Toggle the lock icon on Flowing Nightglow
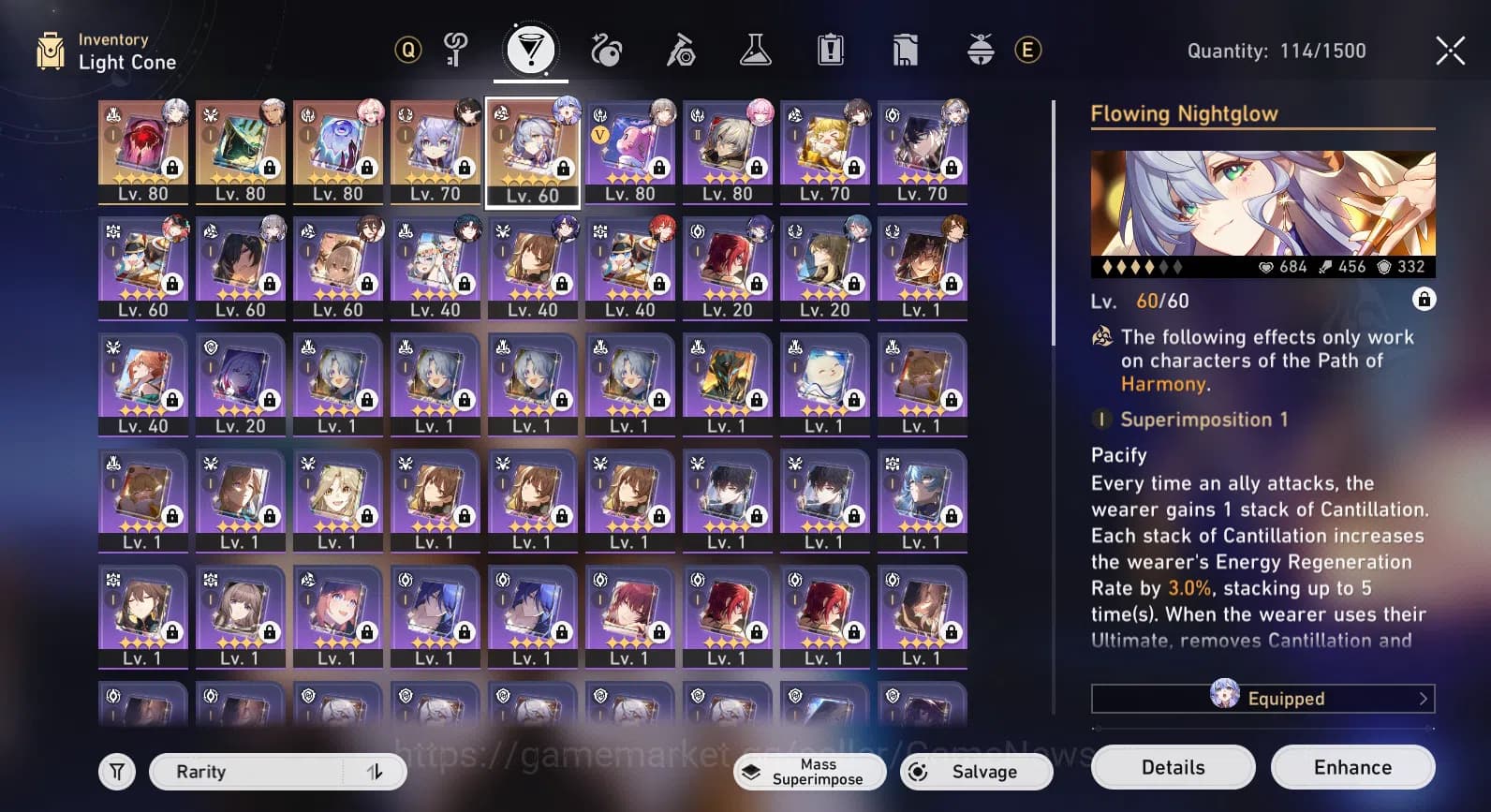This screenshot has height=812, width=1491. [x=1424, y=300]
